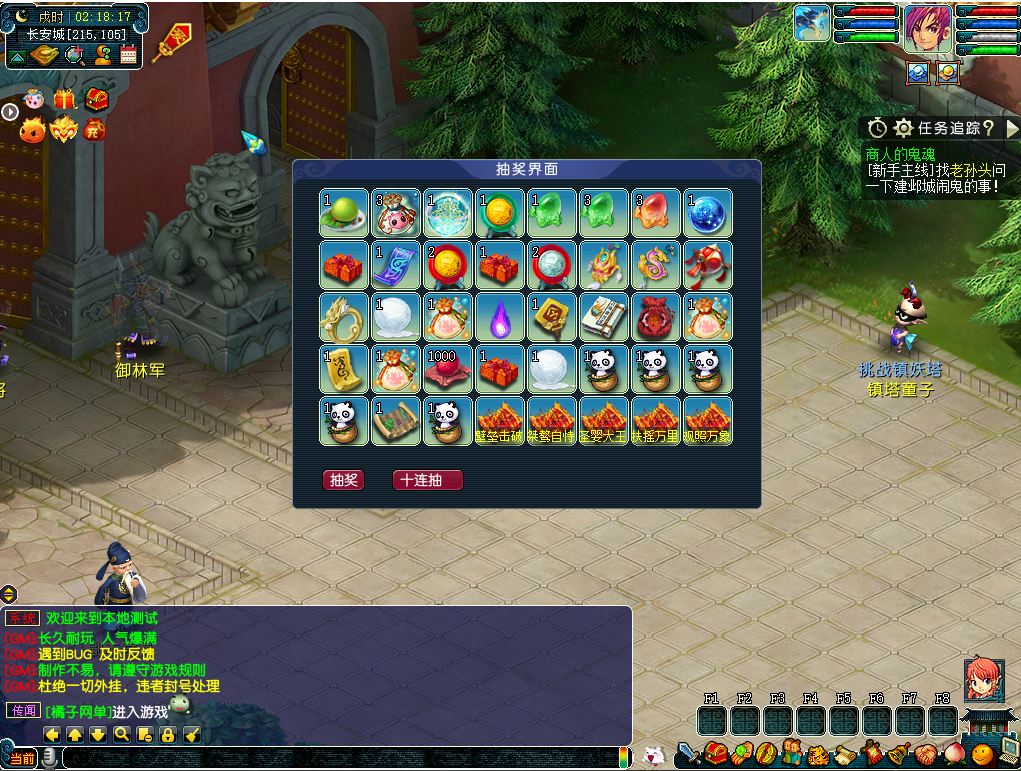This screenshot has height=771, width=1021.
Task: Select the 壁垒击破 prize slot
Action: [x=499, y=421]
